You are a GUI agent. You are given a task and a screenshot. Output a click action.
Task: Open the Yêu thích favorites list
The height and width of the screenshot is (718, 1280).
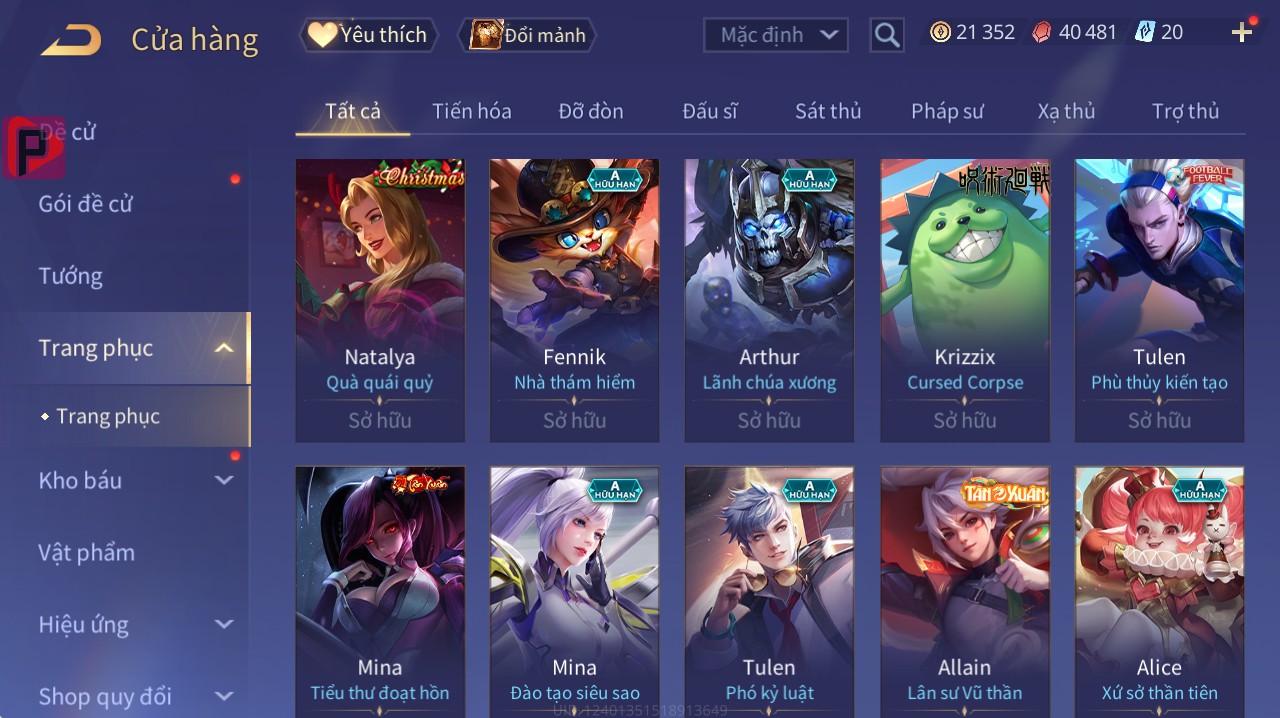pos(368,35)
